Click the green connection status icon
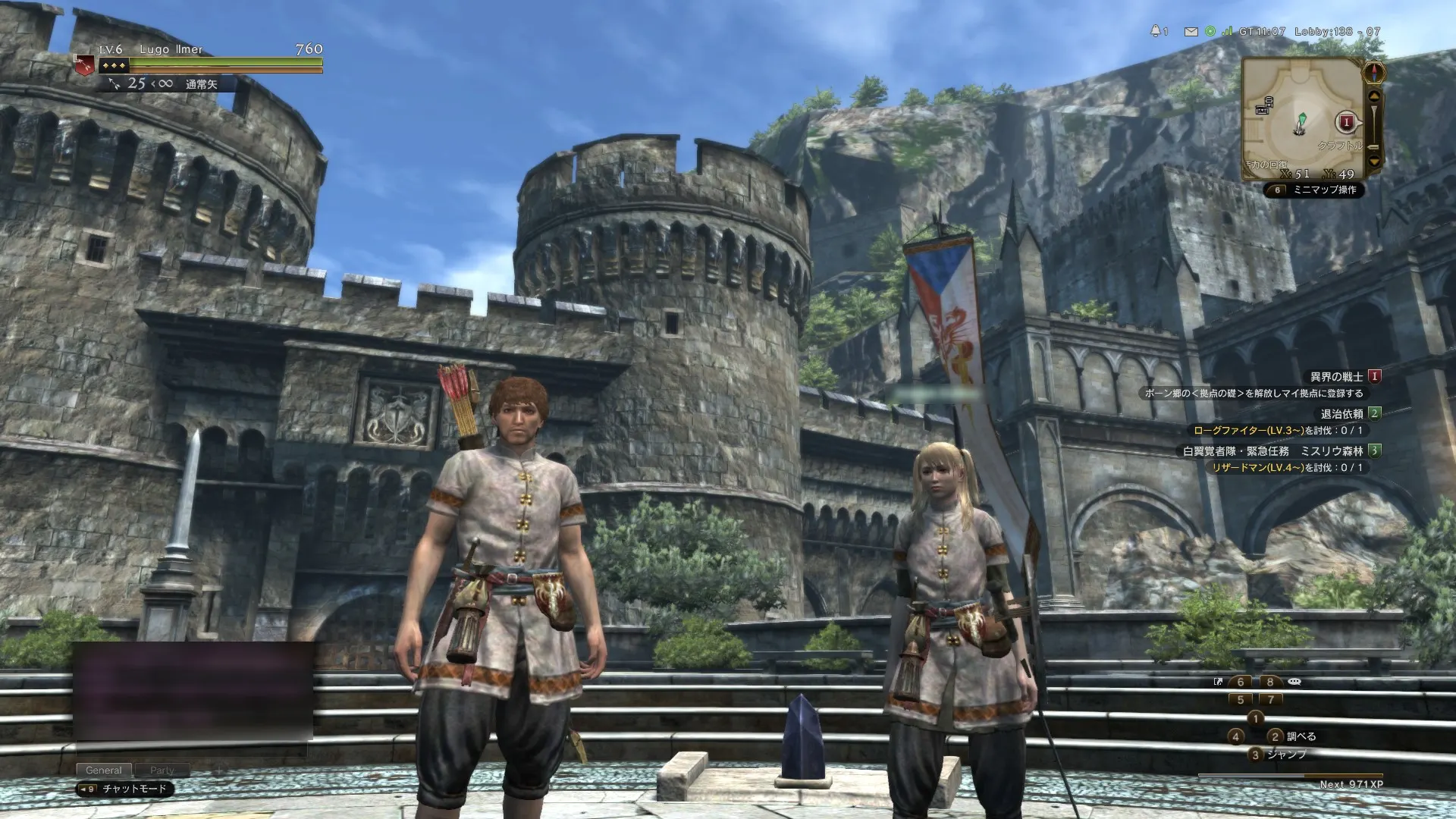Image resolution: width=1456 pixels, height=819 pixels. tap(1210, 32)
